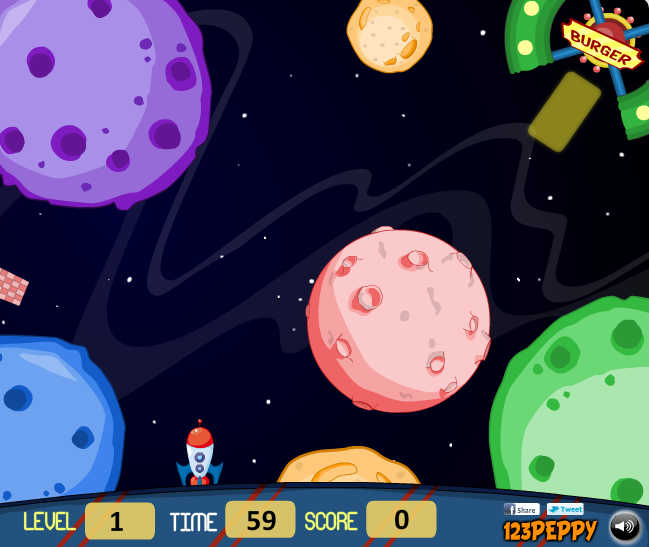Click the Tweet button
This screenshot has height=547, width=649.
(565, 509)
